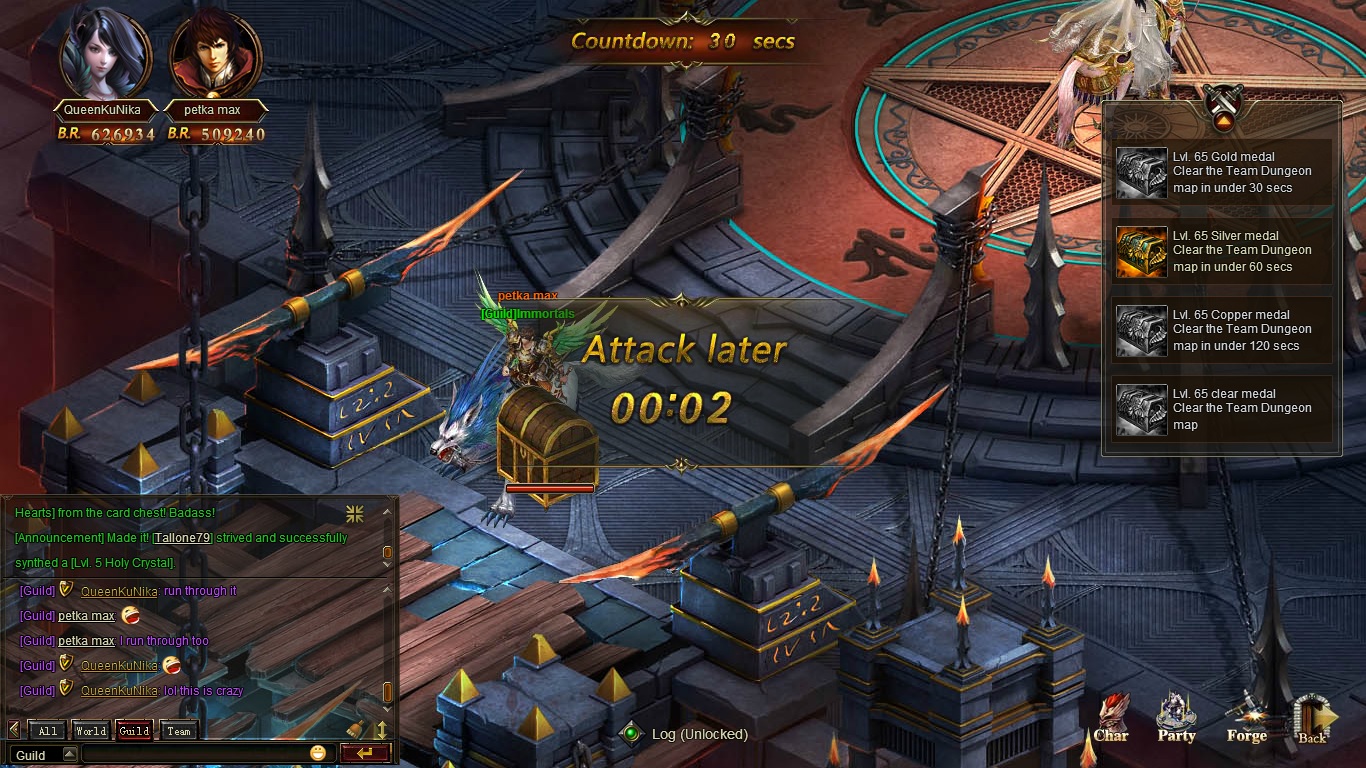
Task: Open the Char menu
Action: click(1111, 718)
